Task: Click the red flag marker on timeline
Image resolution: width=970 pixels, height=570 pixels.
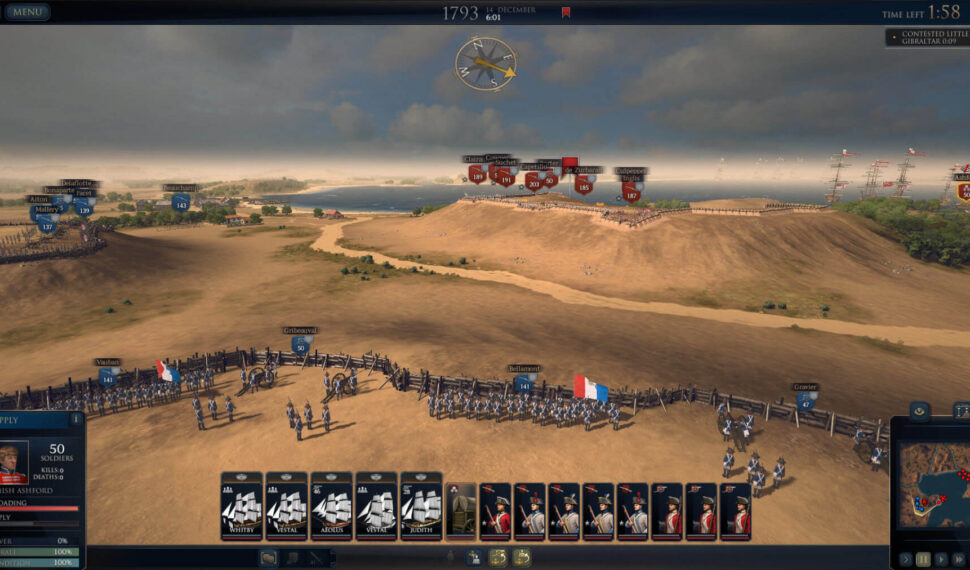Action: [x=566, y=13]
